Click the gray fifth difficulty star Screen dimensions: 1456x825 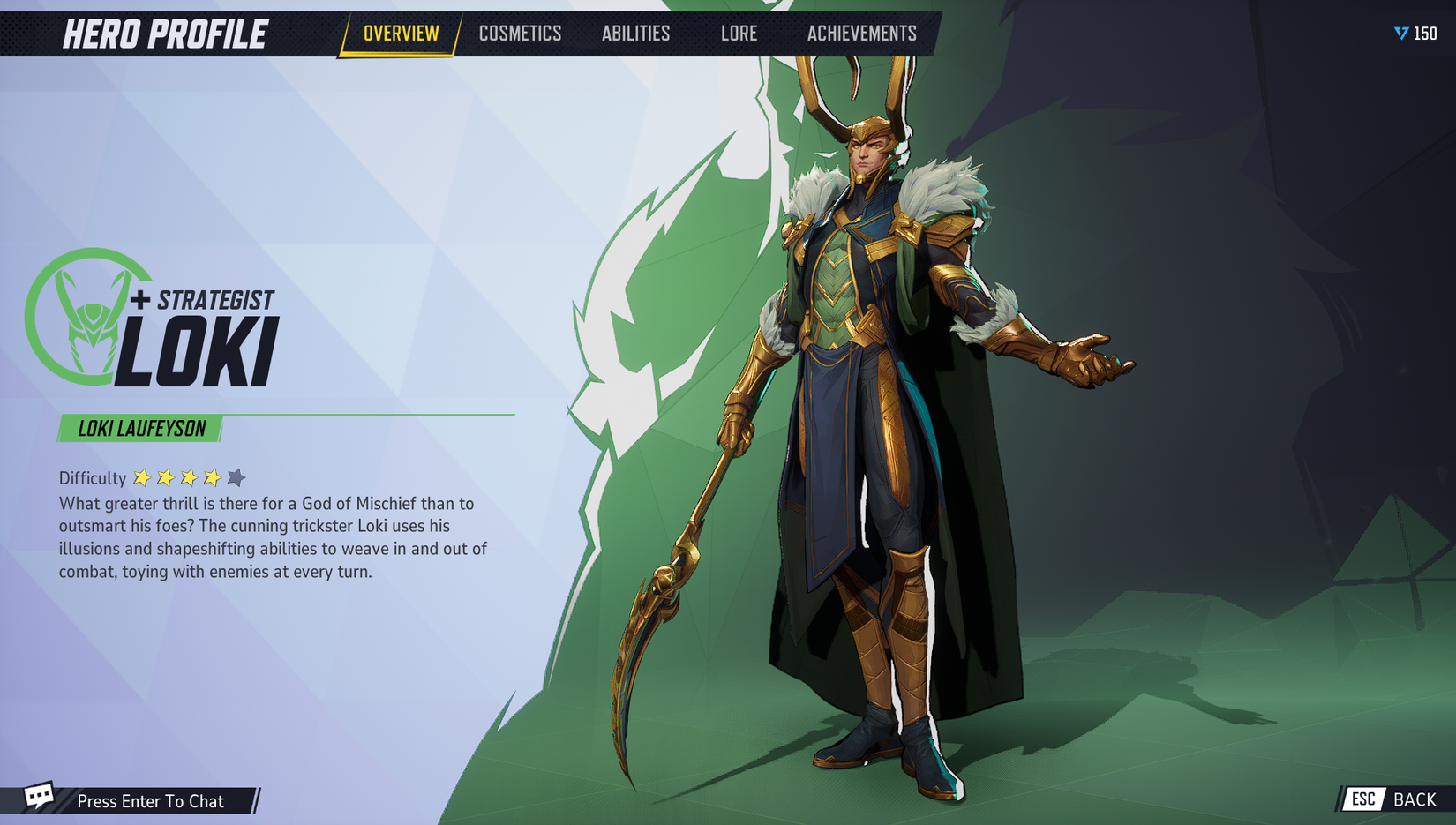pyautogui.click(x=235, y=476)
